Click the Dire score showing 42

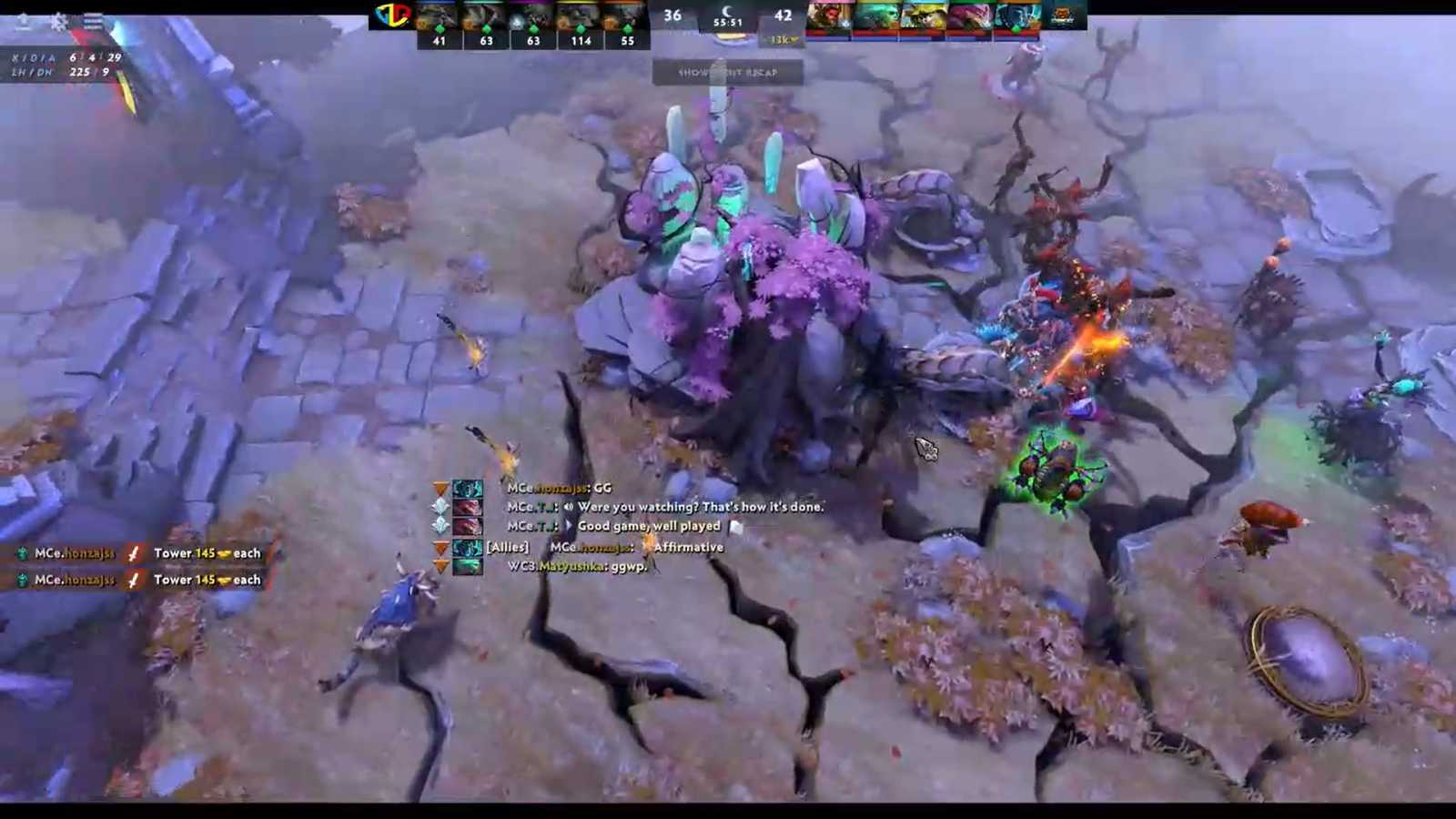(784, 15)
